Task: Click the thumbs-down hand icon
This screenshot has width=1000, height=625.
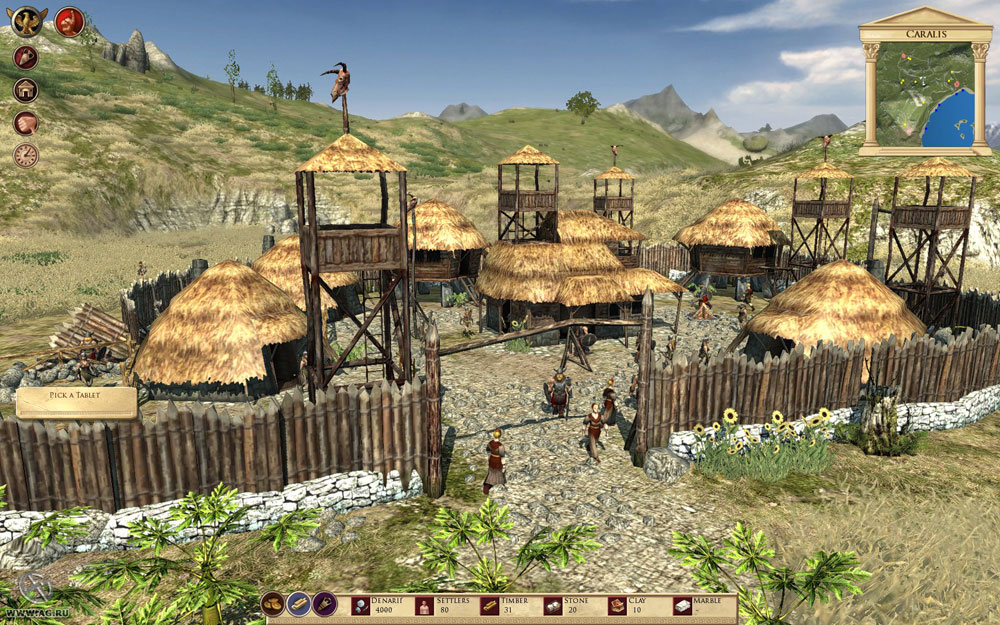Action: 26,123
